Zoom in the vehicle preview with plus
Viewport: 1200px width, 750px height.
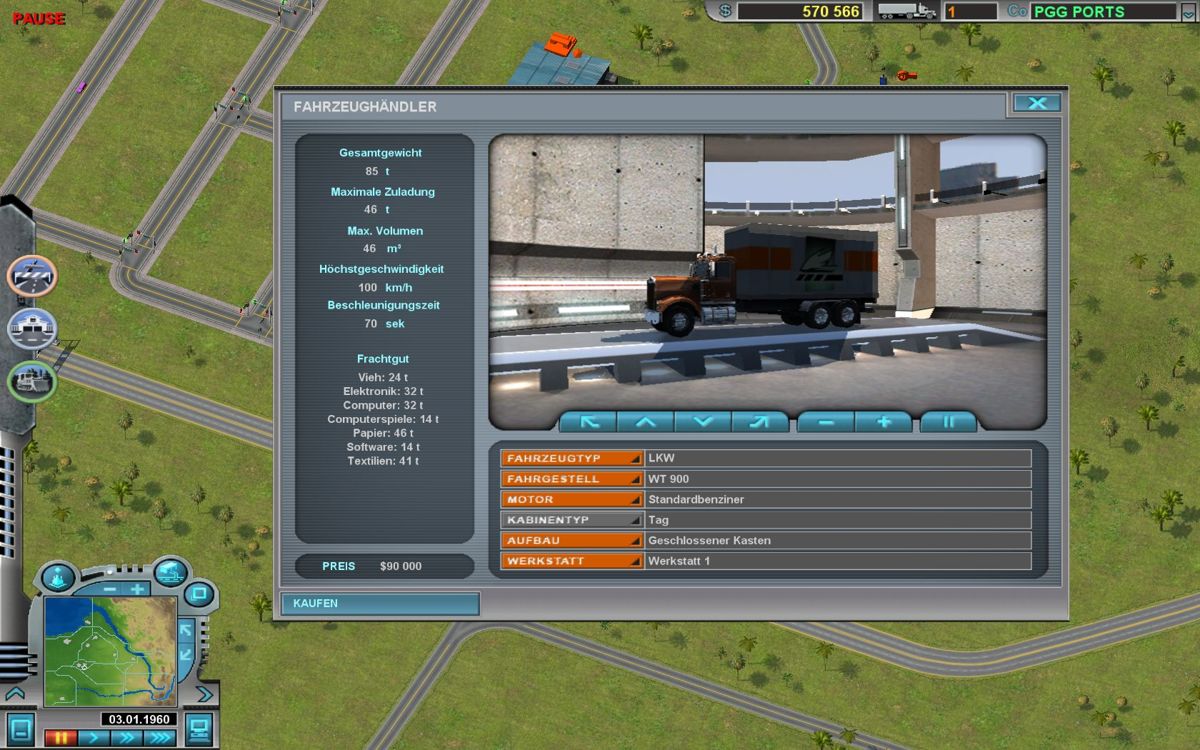click(x=884, y=422)
